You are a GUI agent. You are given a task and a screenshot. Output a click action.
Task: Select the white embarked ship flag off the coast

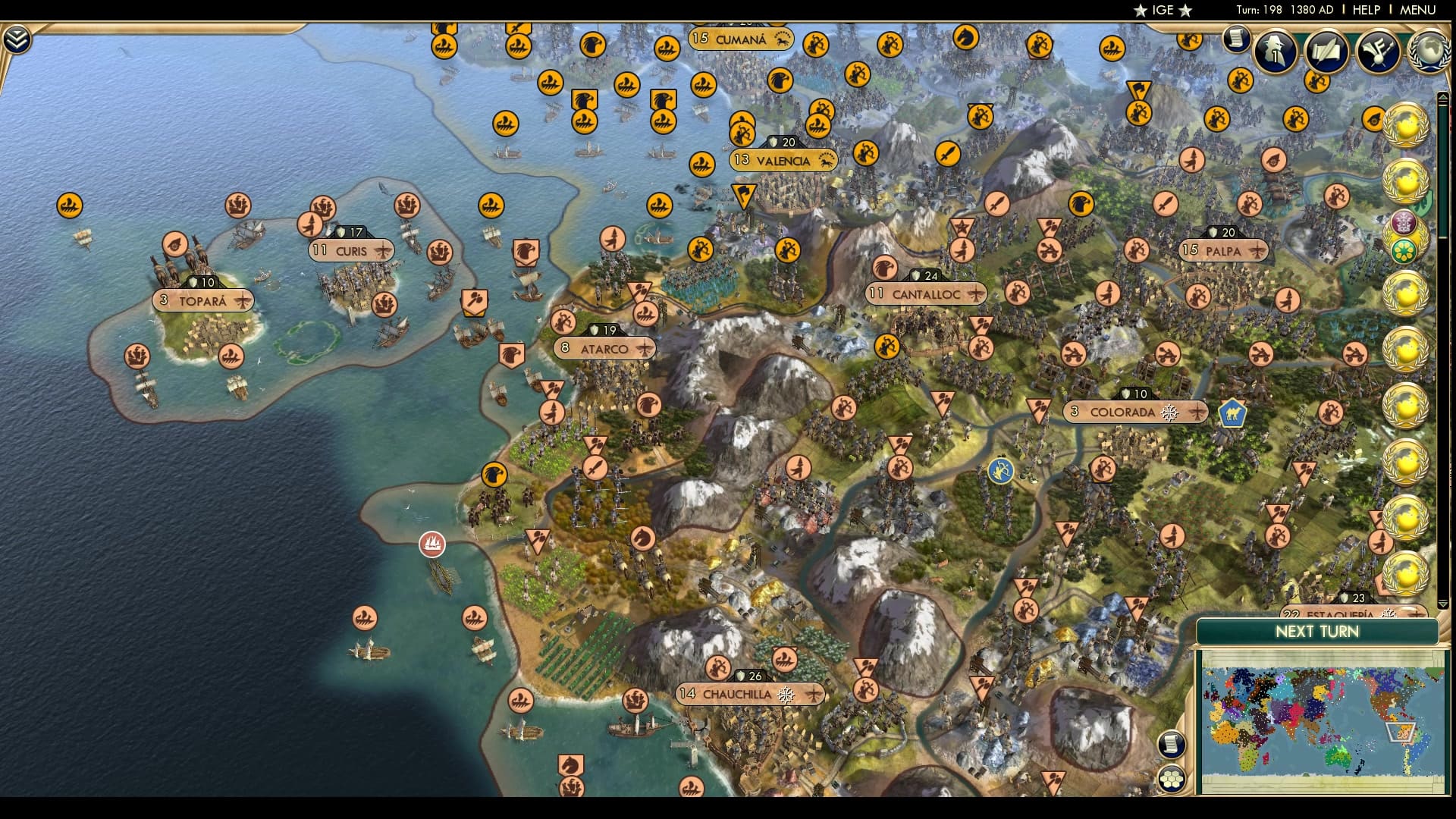(x=431, y=544)
